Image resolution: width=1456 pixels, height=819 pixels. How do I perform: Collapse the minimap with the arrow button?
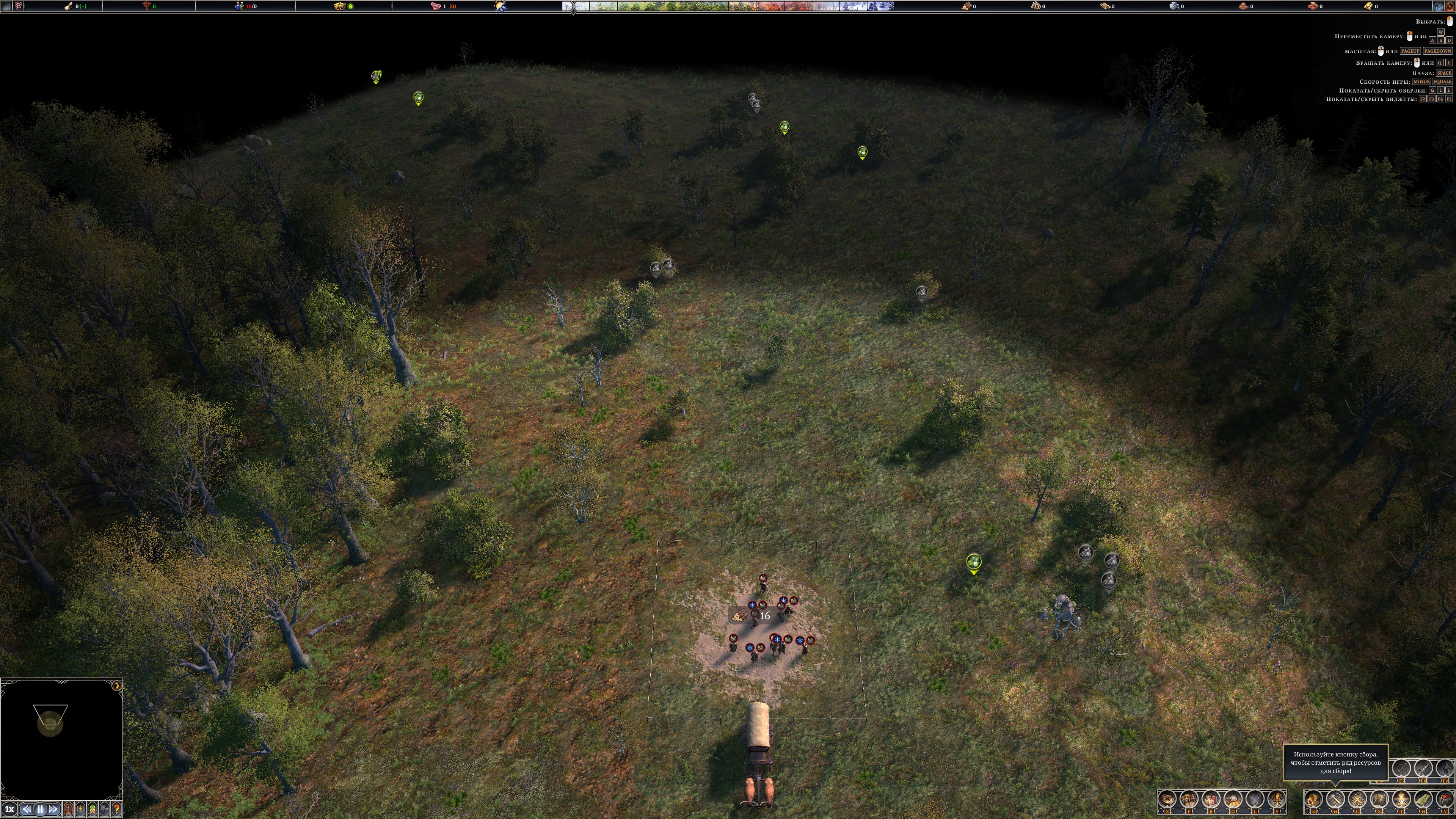(x=116, y=686)
